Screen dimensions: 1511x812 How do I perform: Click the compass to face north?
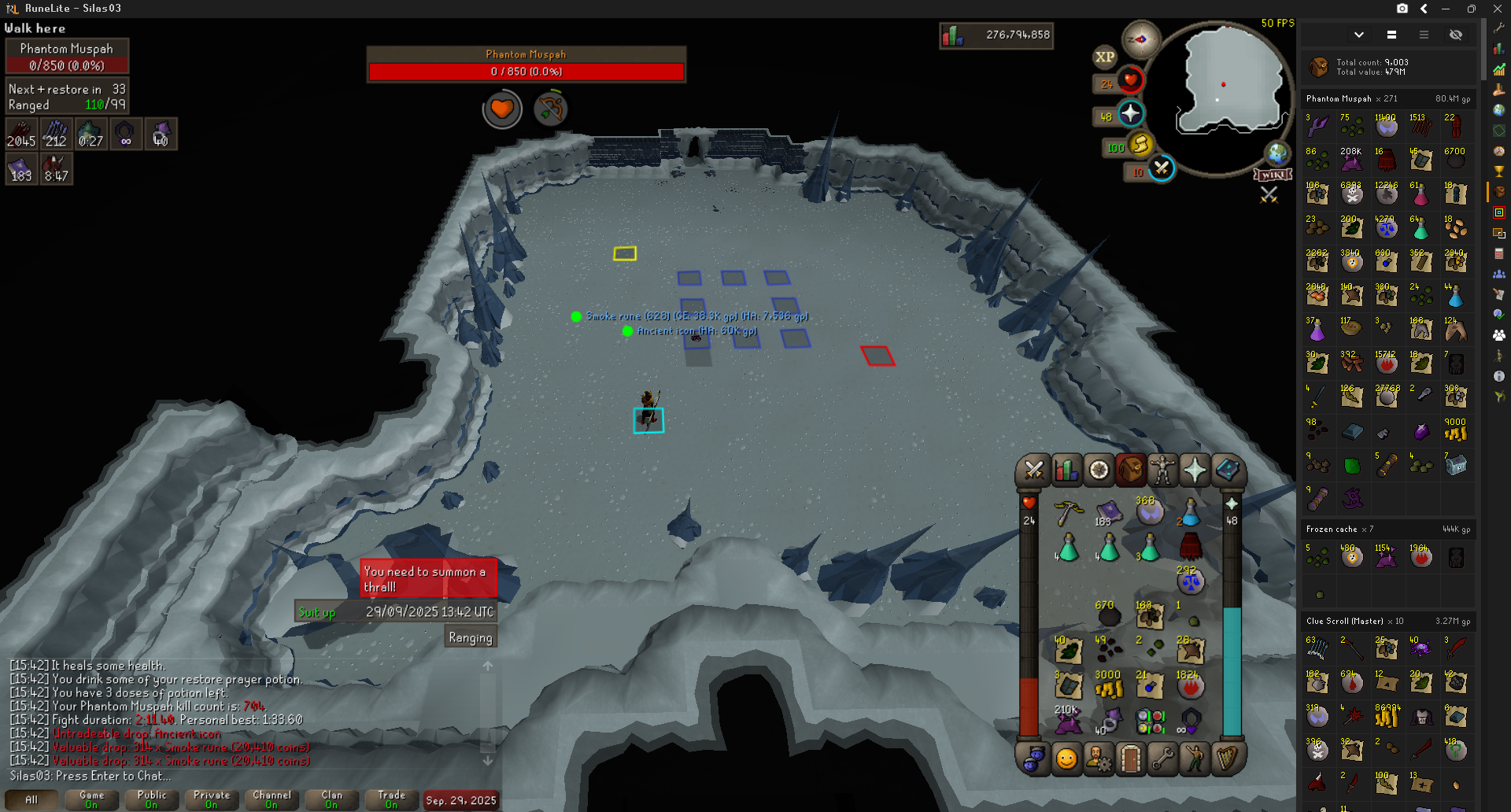click(x=1140, y=39)
